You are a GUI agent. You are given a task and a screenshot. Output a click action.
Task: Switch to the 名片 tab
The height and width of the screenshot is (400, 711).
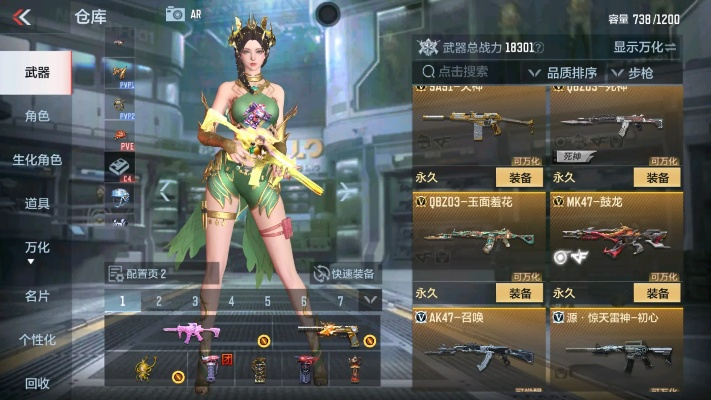click(x=37, y=296)
